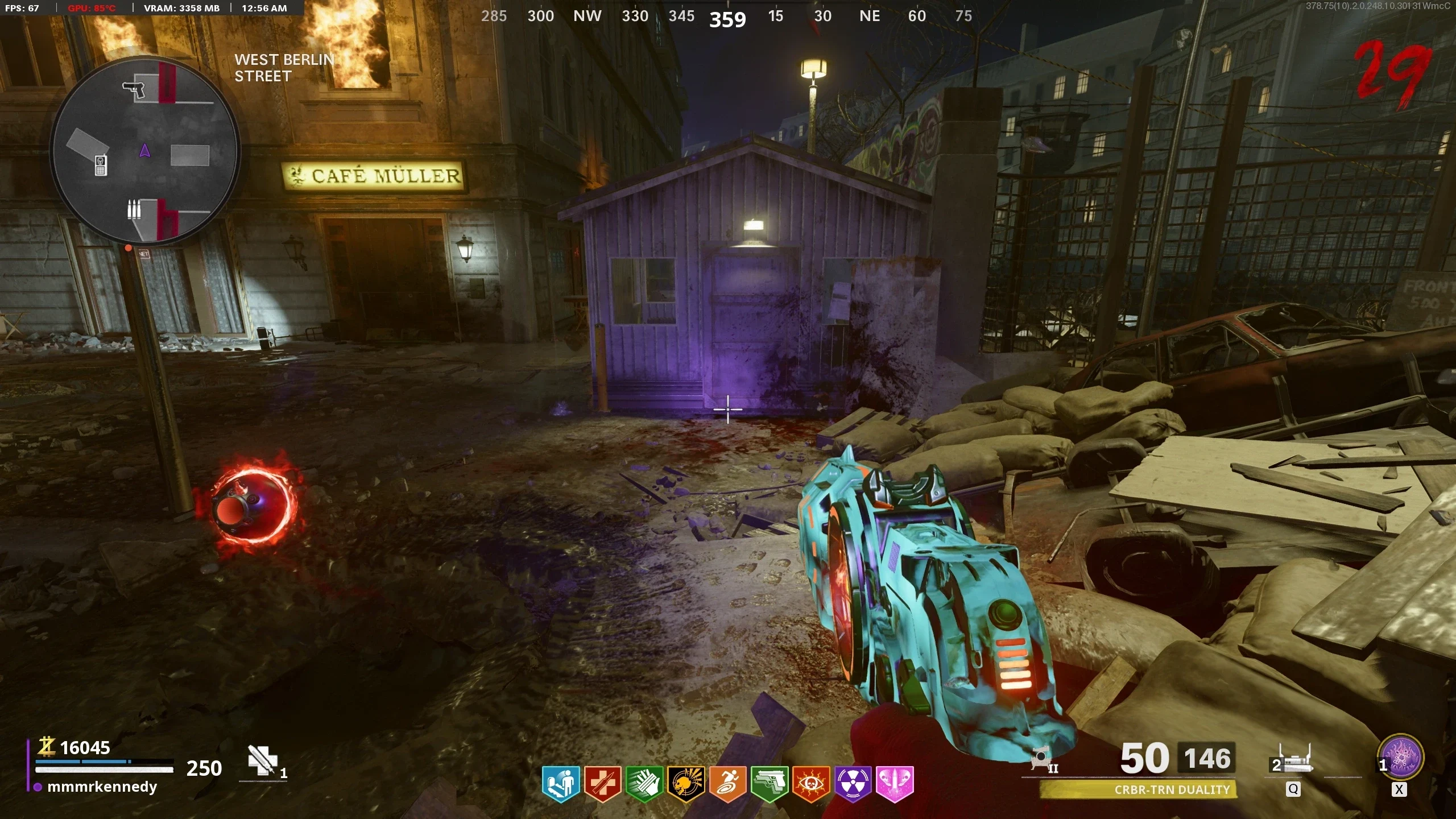Screen dimensions: 1456x819
Task: Select the ammo crate marker on minimap
Action: (x=134, y=210)
